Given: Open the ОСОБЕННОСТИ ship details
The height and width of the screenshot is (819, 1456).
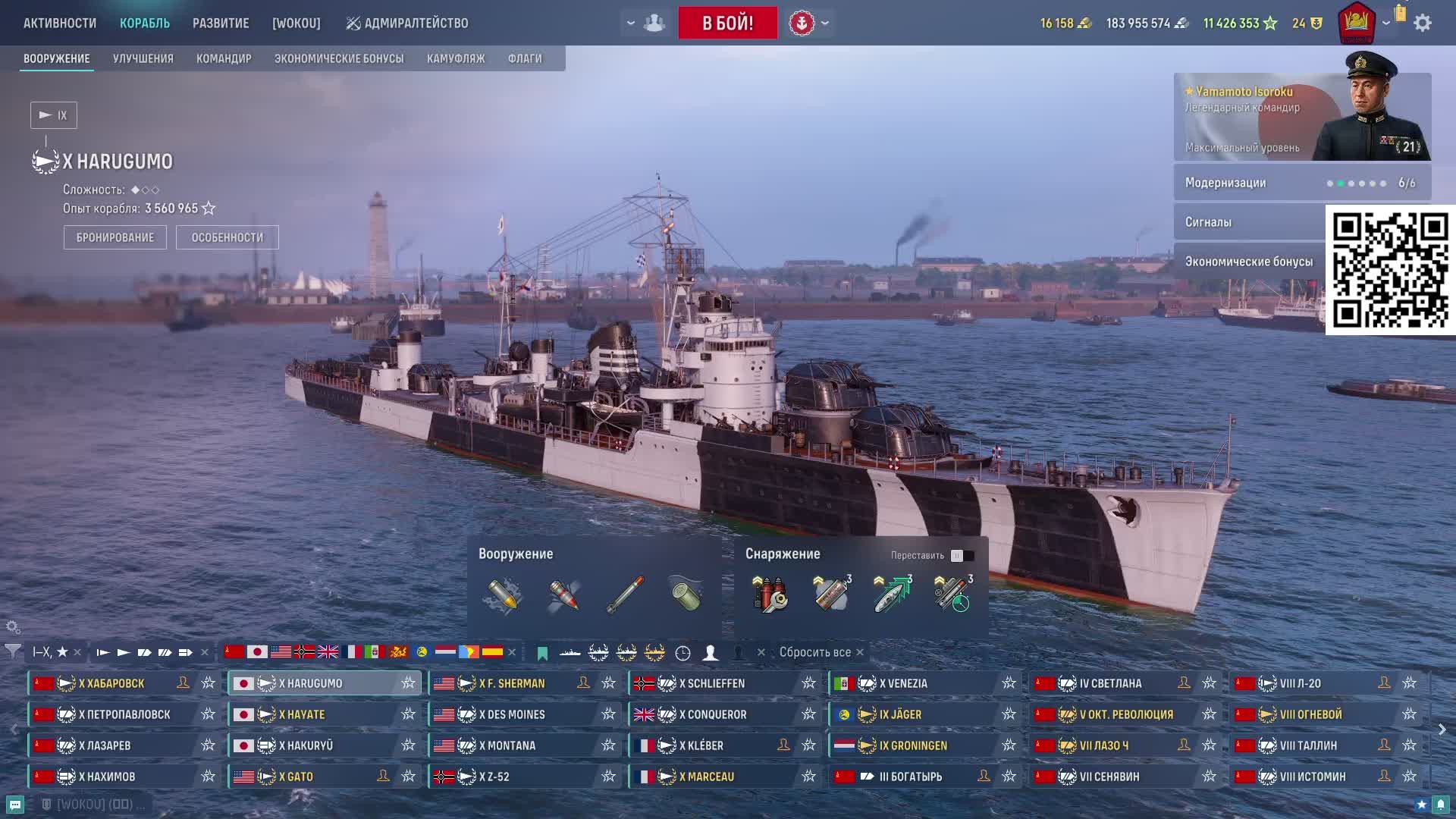Looking at the screenshot, I should tap(227, 237).
